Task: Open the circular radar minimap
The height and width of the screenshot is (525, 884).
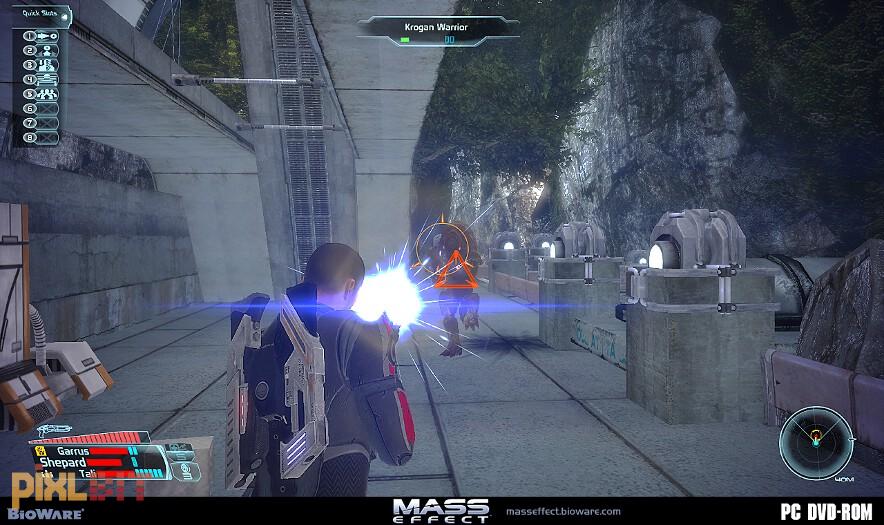Action: [x=816, y=441]
